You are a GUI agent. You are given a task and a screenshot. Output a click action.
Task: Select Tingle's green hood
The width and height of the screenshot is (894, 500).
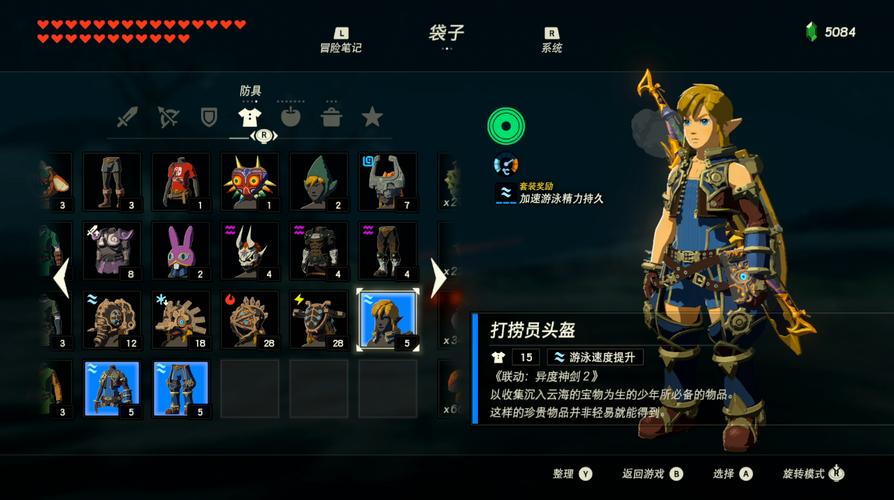pyautogui.click(x=319, y=181)
